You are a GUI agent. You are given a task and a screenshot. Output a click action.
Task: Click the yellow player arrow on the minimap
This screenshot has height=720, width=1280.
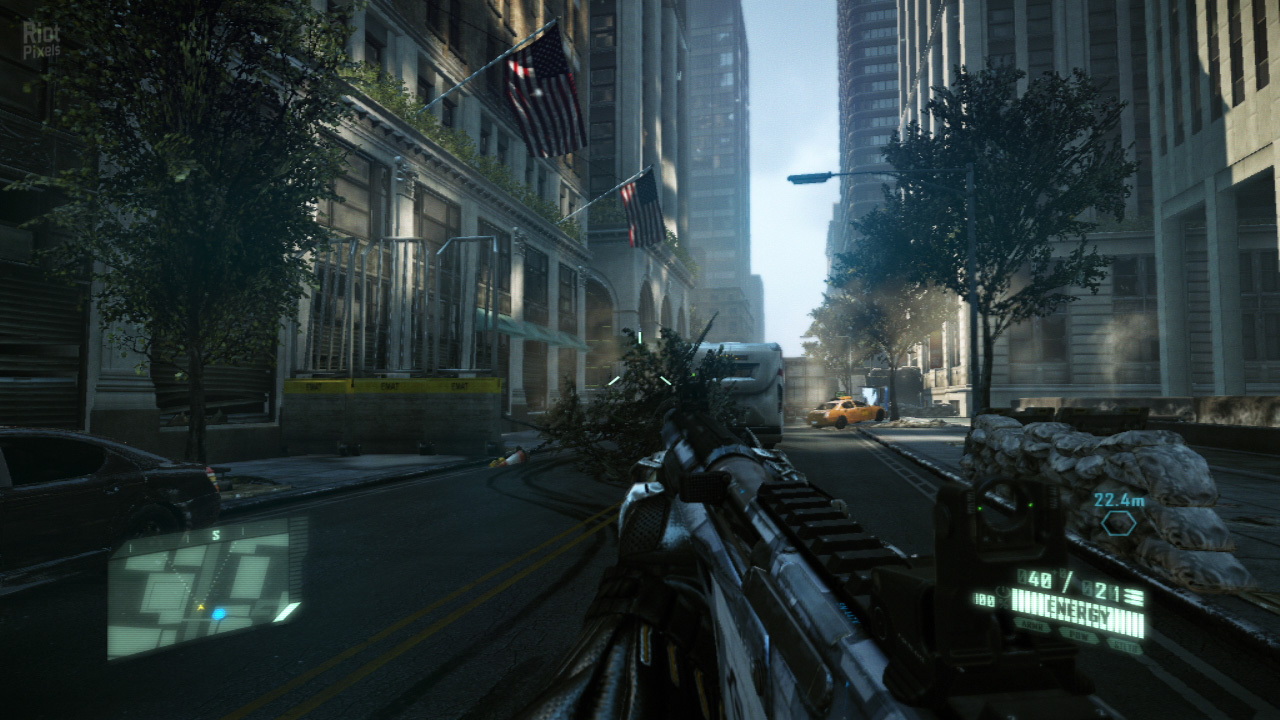(200, 607)
